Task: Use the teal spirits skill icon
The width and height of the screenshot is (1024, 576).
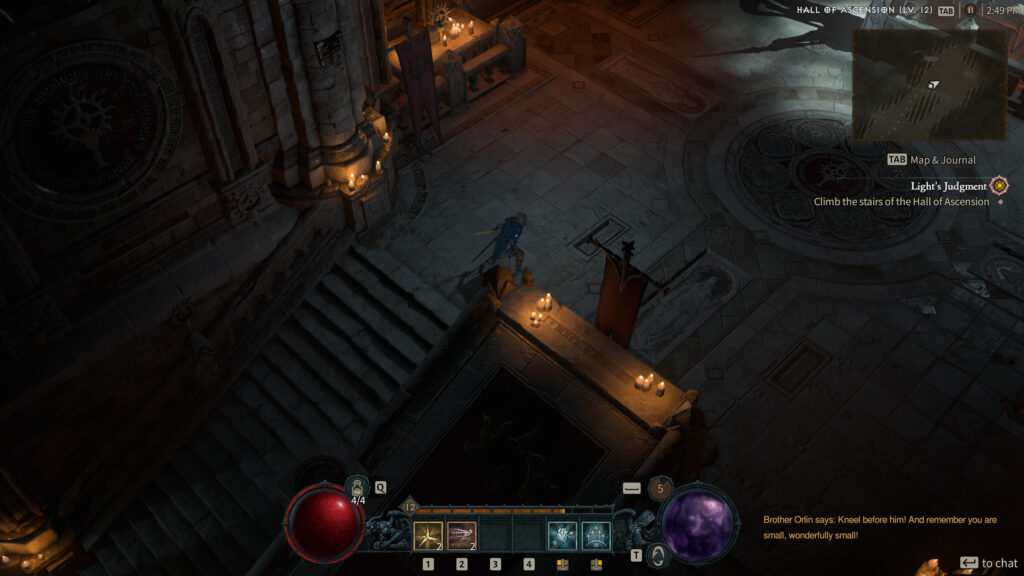Action: pyautogui.click(x=596, y=537)
